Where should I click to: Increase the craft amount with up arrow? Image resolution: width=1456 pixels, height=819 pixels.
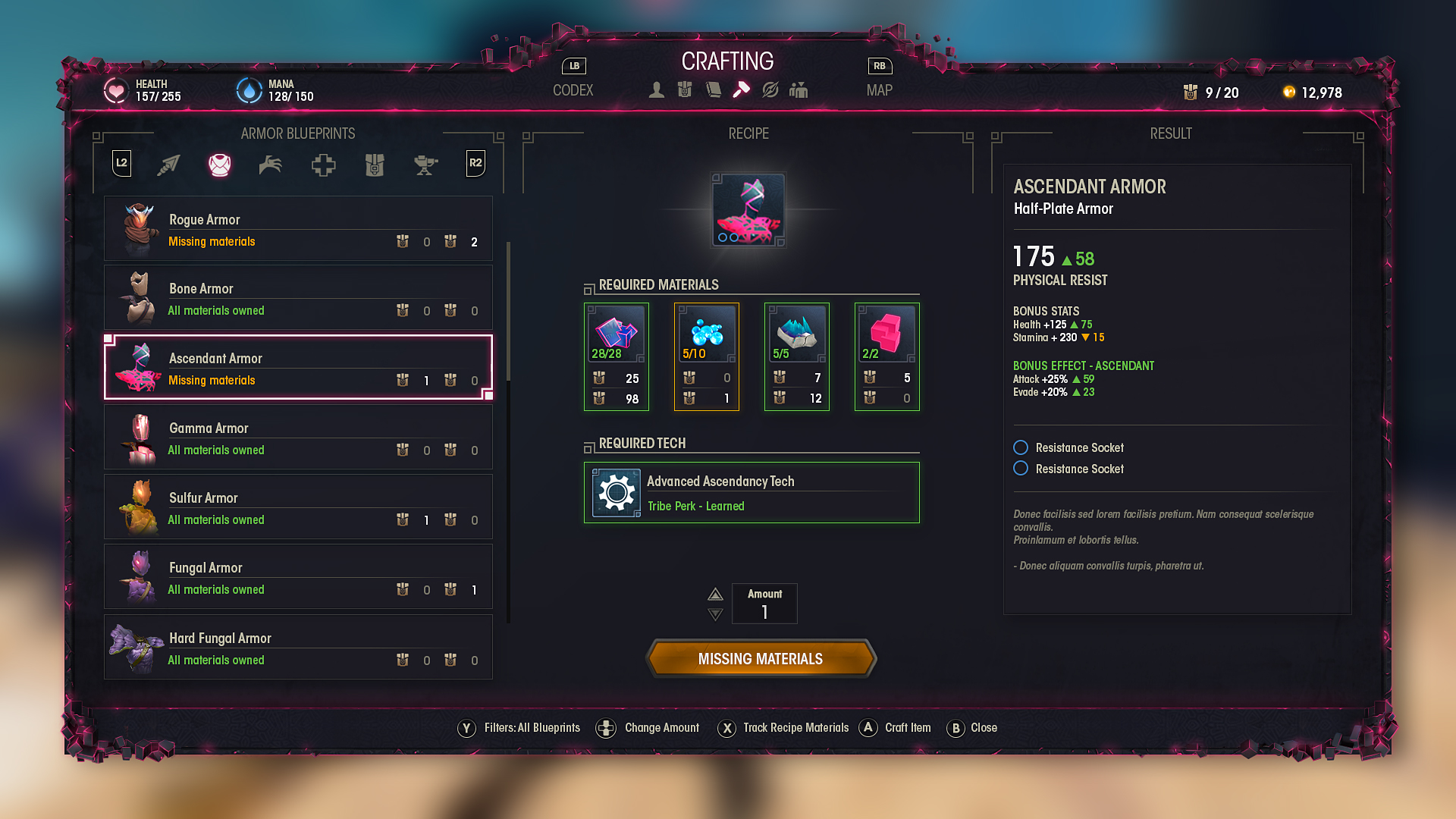715,594
